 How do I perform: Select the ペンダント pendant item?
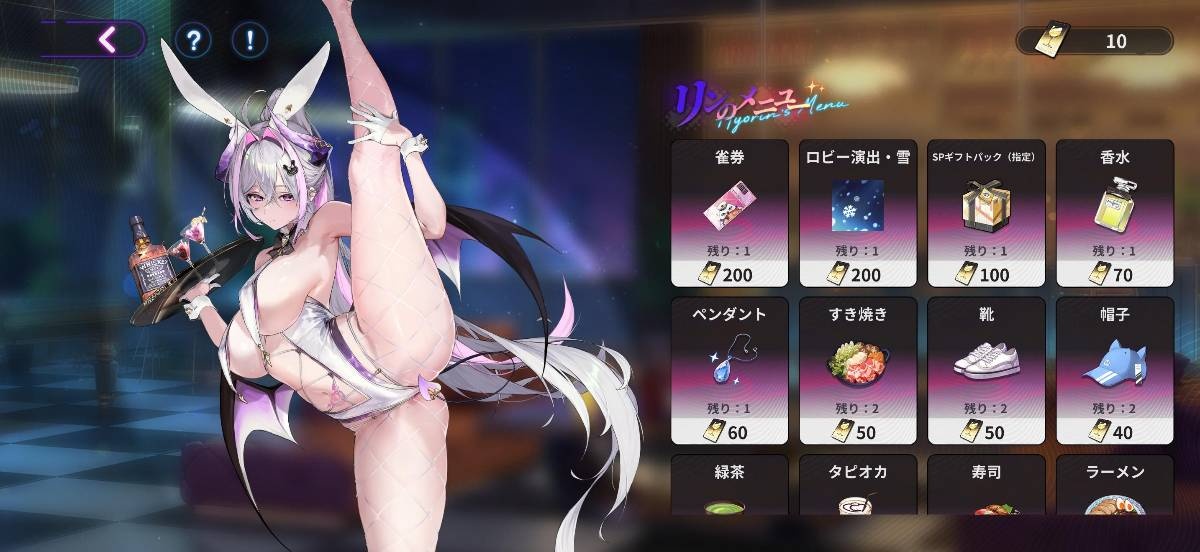(x=731, y=370)
